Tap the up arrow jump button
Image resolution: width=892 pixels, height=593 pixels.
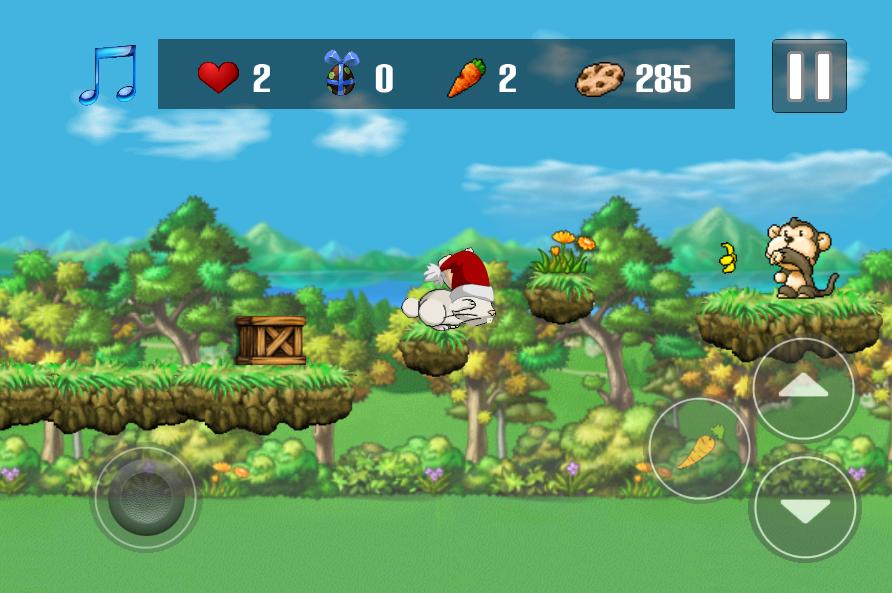(803, 389)
